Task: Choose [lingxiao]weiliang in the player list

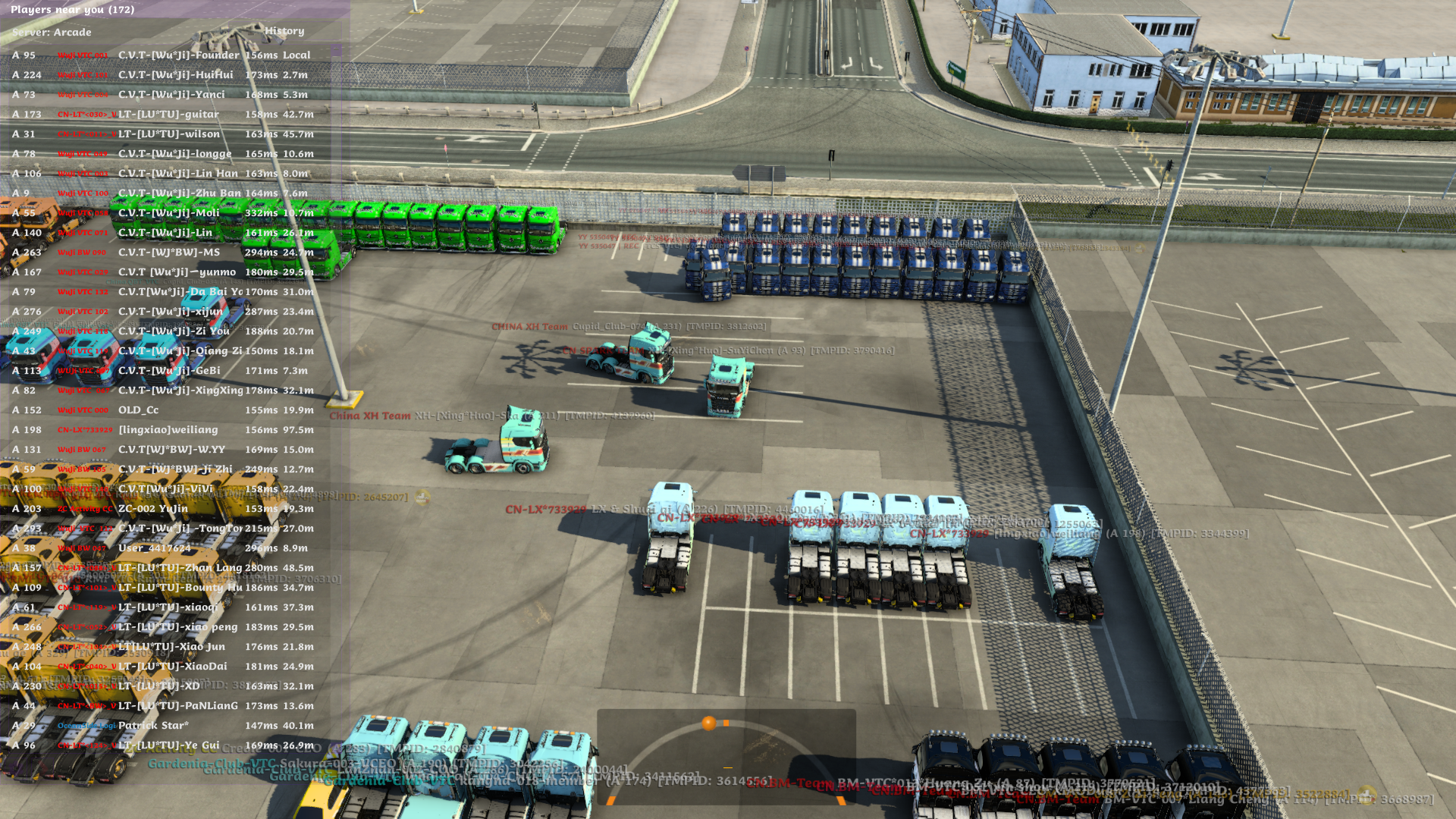Action: 168,430
